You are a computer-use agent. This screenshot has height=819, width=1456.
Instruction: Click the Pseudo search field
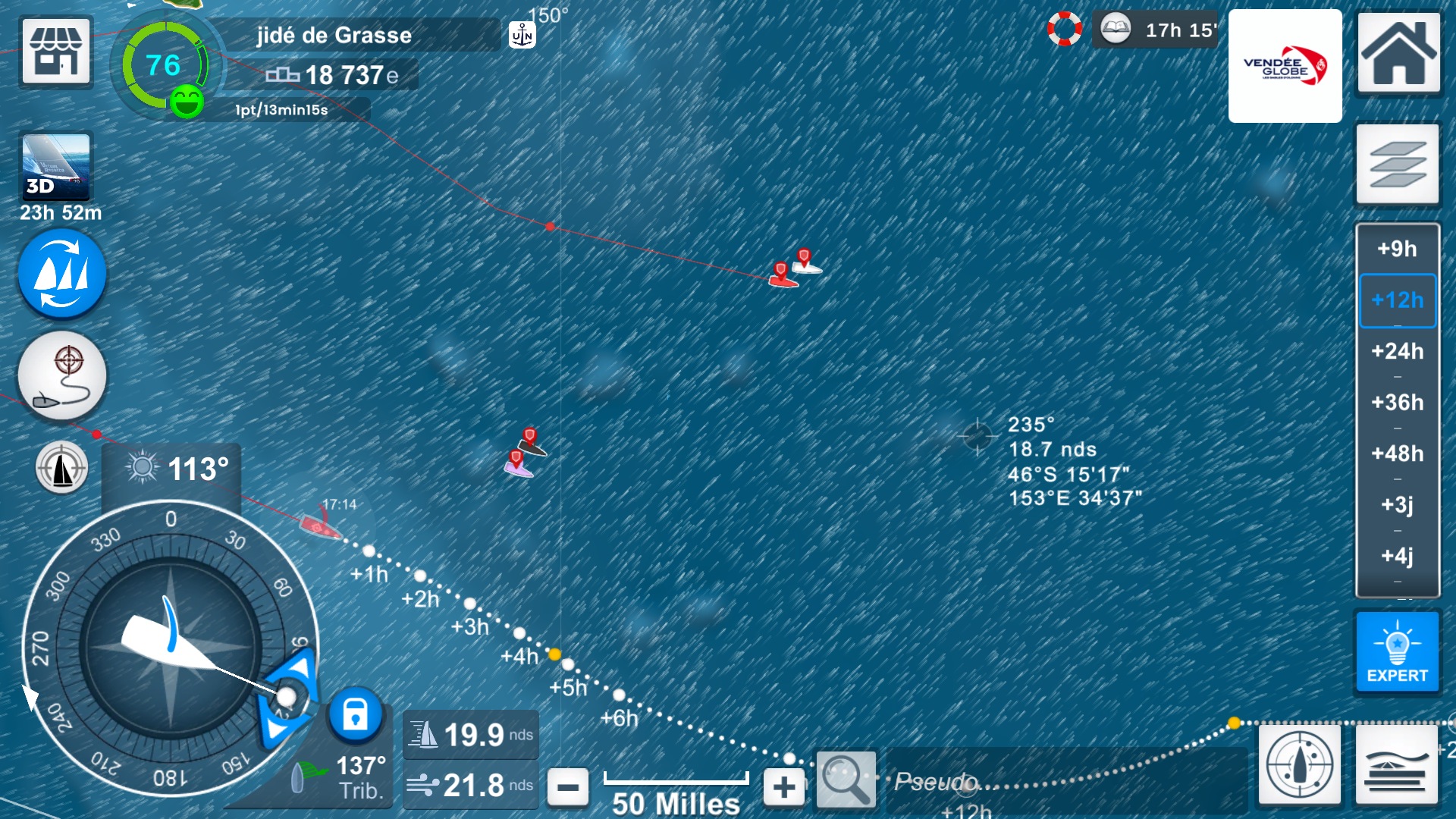pyautogui.click(x=1062, y=781)
